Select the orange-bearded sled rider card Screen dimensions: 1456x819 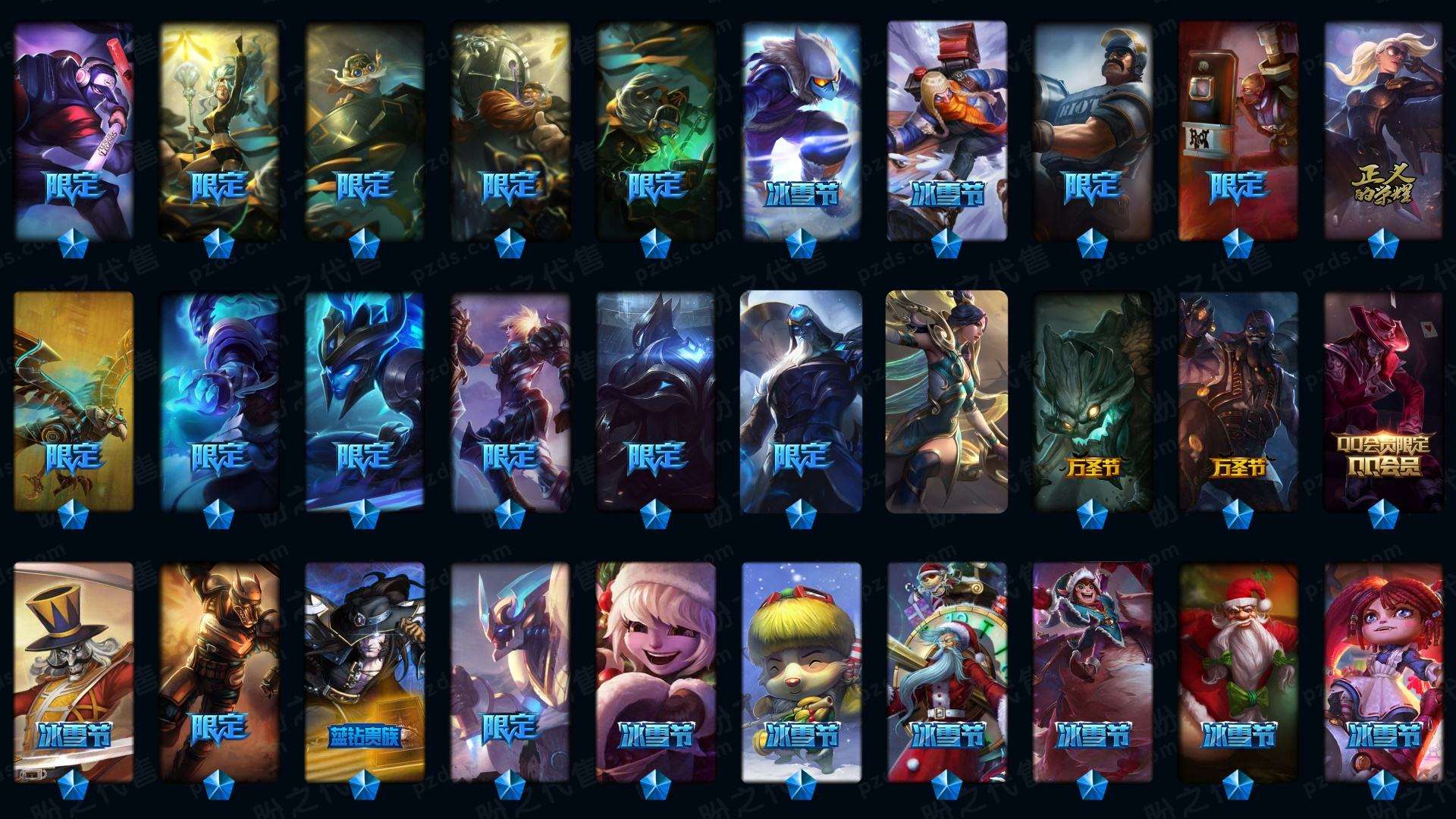947,129
